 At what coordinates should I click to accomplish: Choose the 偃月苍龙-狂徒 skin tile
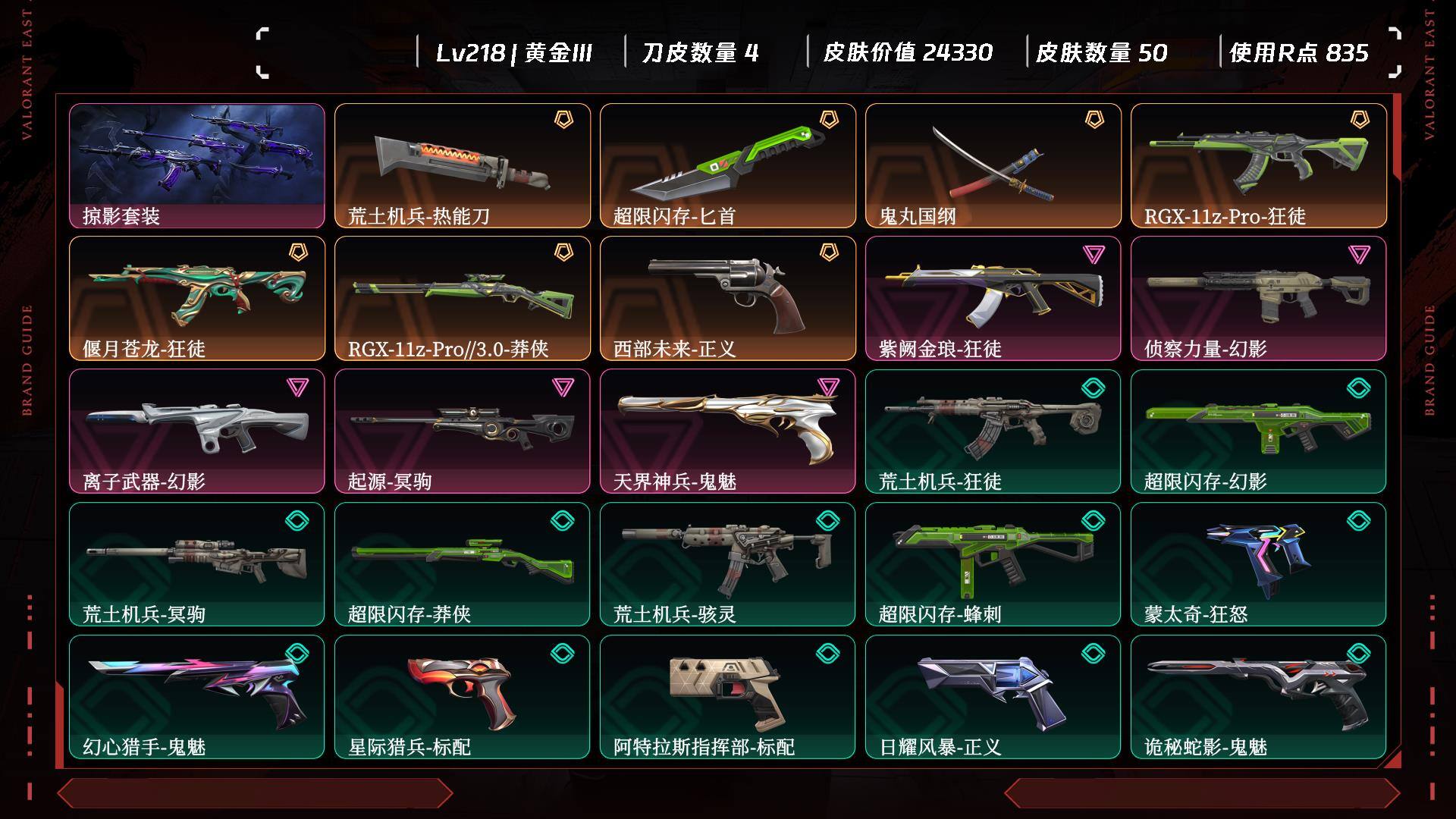pos(196,298)
